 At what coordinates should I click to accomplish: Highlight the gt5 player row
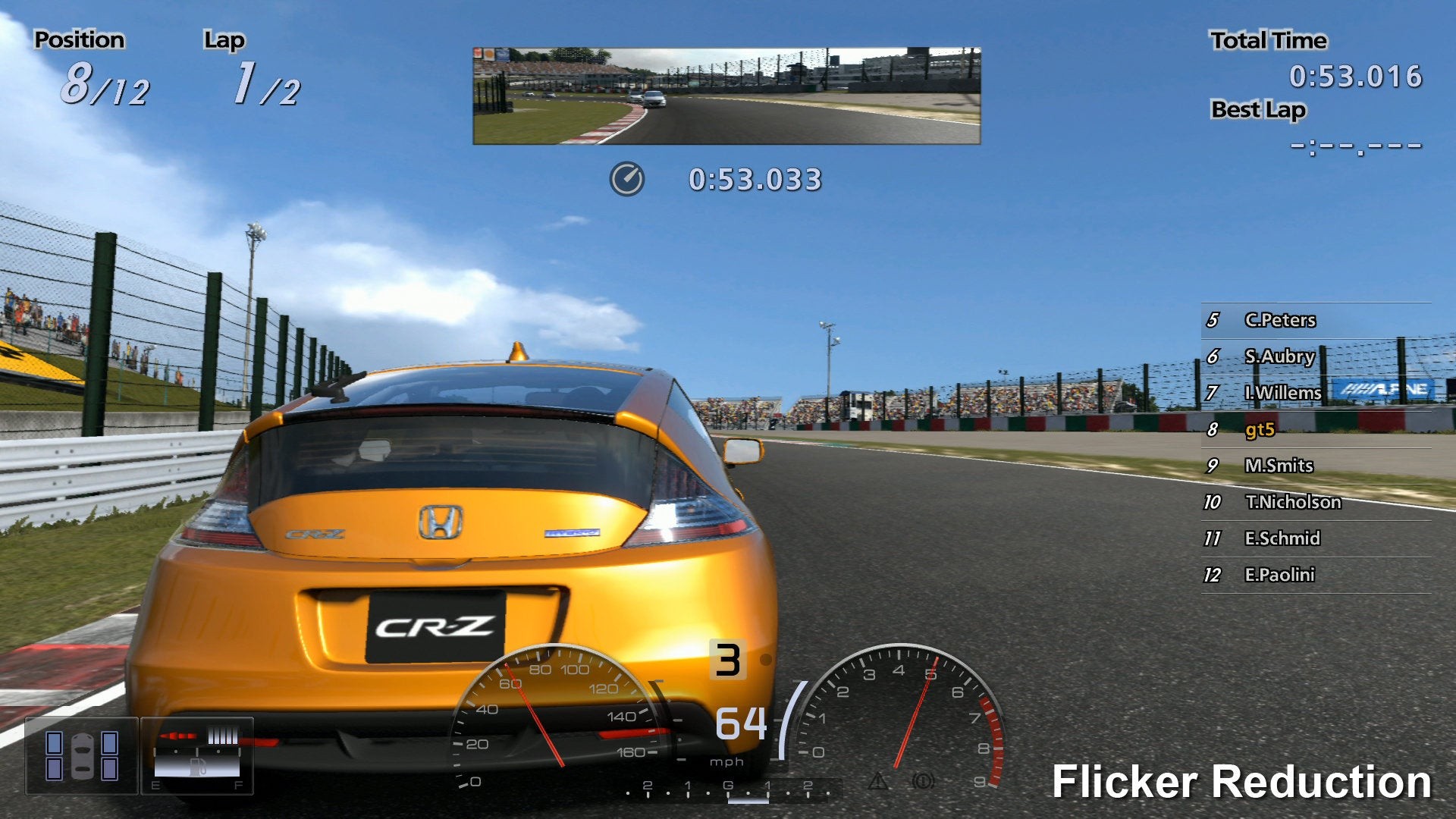click(1260, 430)
